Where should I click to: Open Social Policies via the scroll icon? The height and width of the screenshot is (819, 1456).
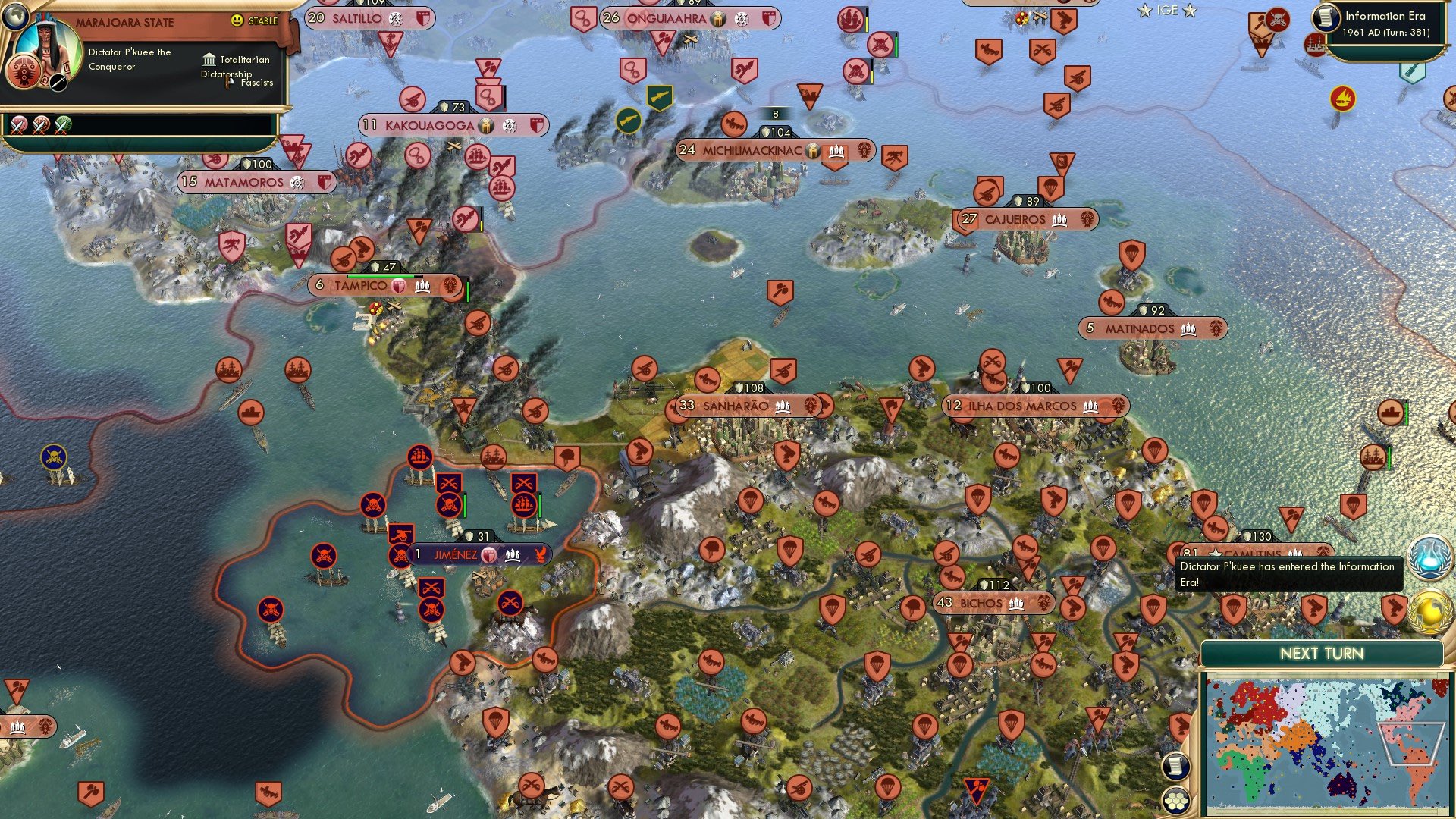[x=1176, y=766]
